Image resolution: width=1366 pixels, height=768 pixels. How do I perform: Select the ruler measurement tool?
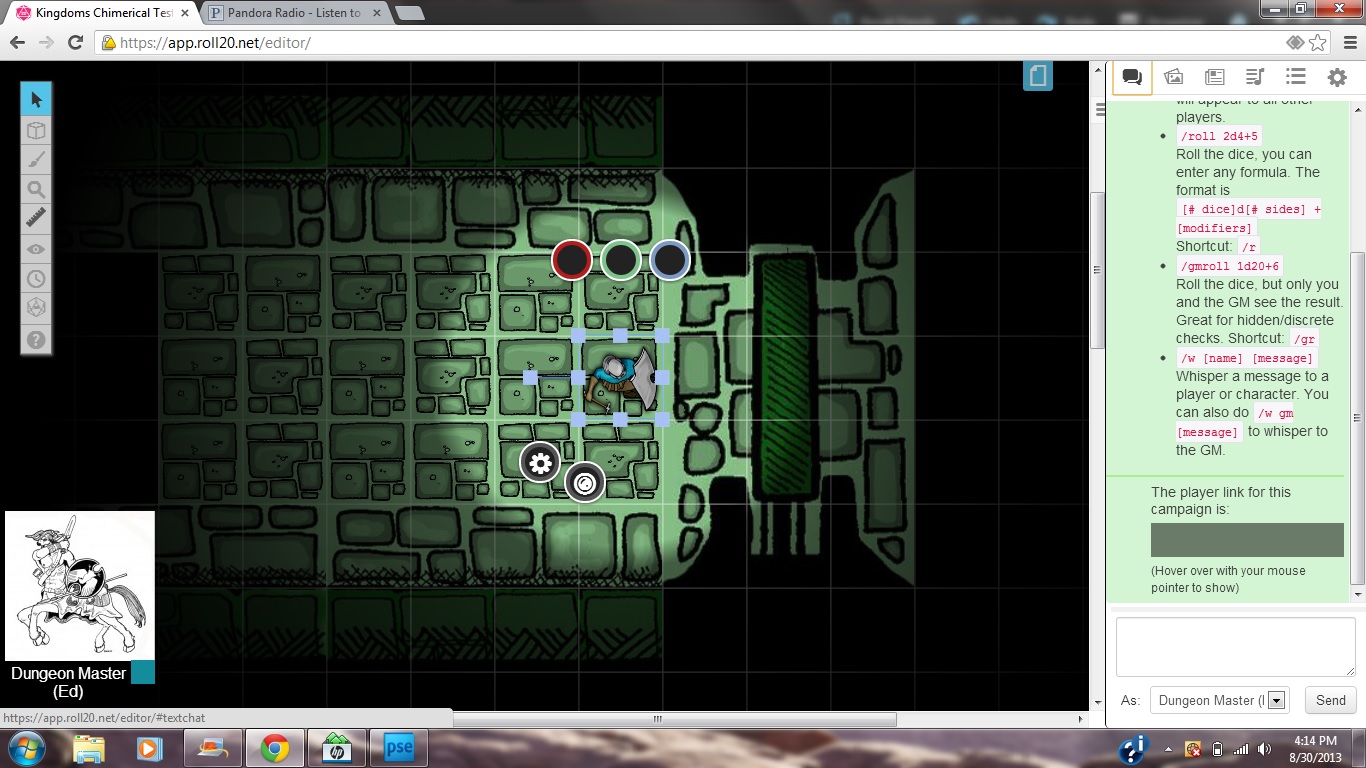tap(35, 218)
